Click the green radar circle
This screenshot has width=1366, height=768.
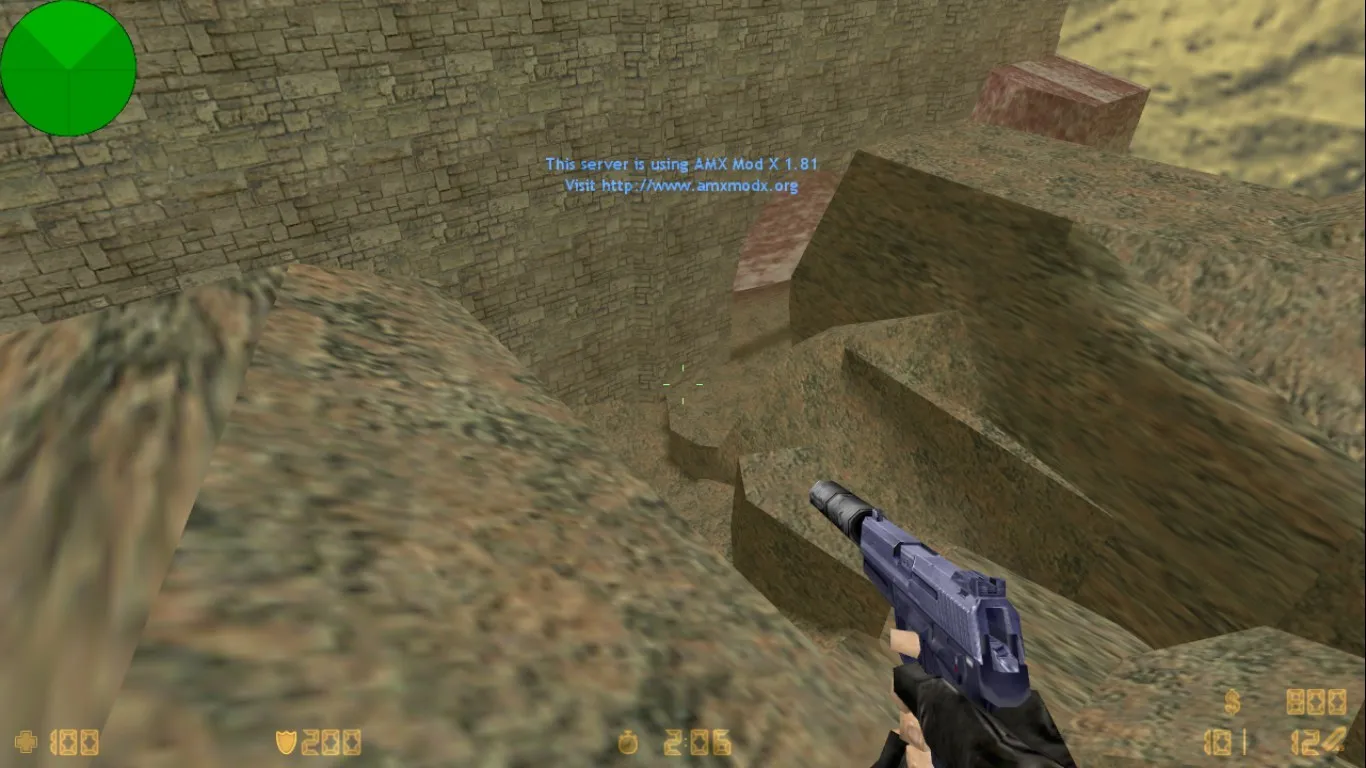tap(68, 67)
